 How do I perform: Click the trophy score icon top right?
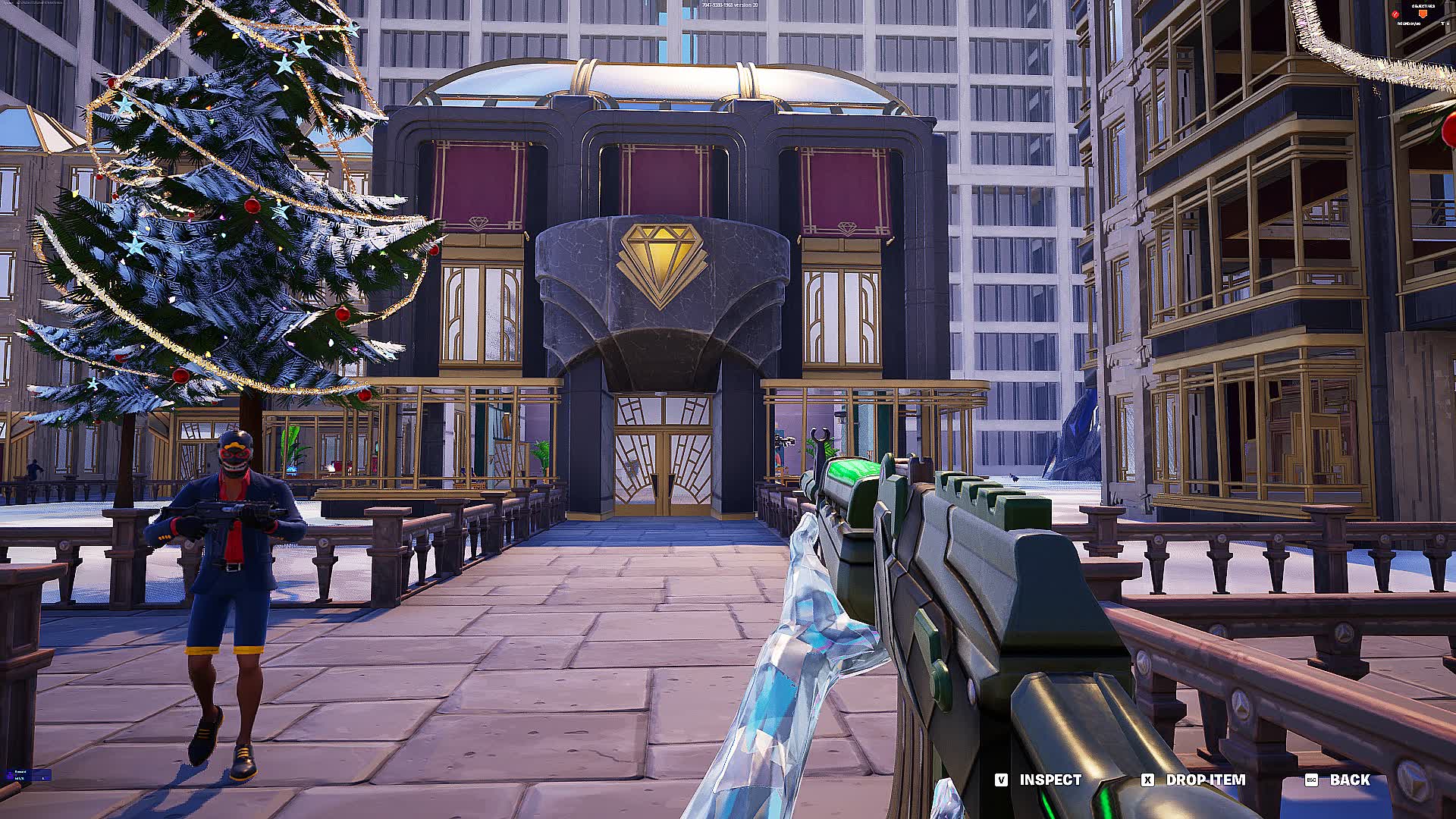coord(1441,24)
